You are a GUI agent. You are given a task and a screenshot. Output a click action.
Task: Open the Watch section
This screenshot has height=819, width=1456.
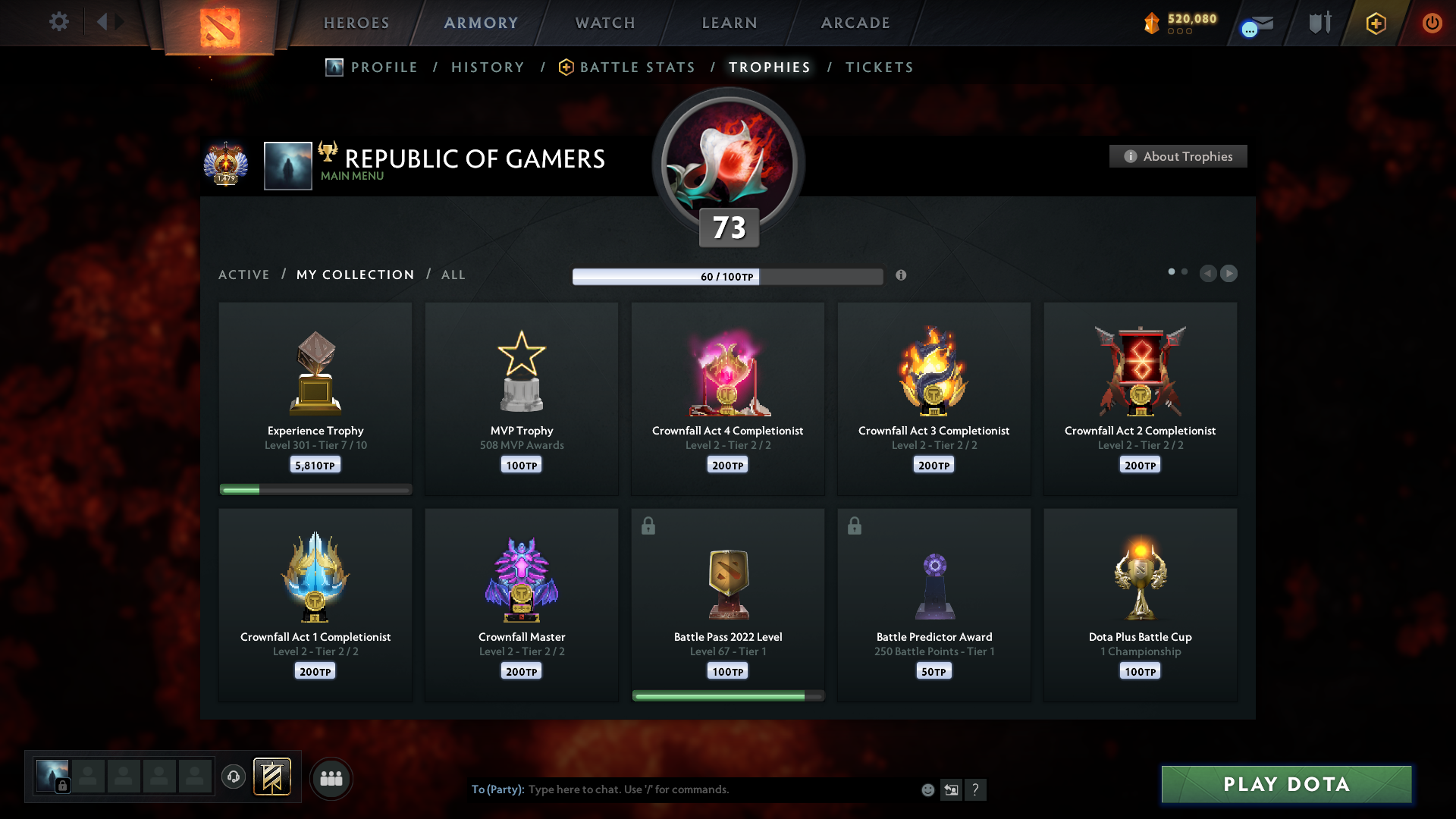(605, 23)
